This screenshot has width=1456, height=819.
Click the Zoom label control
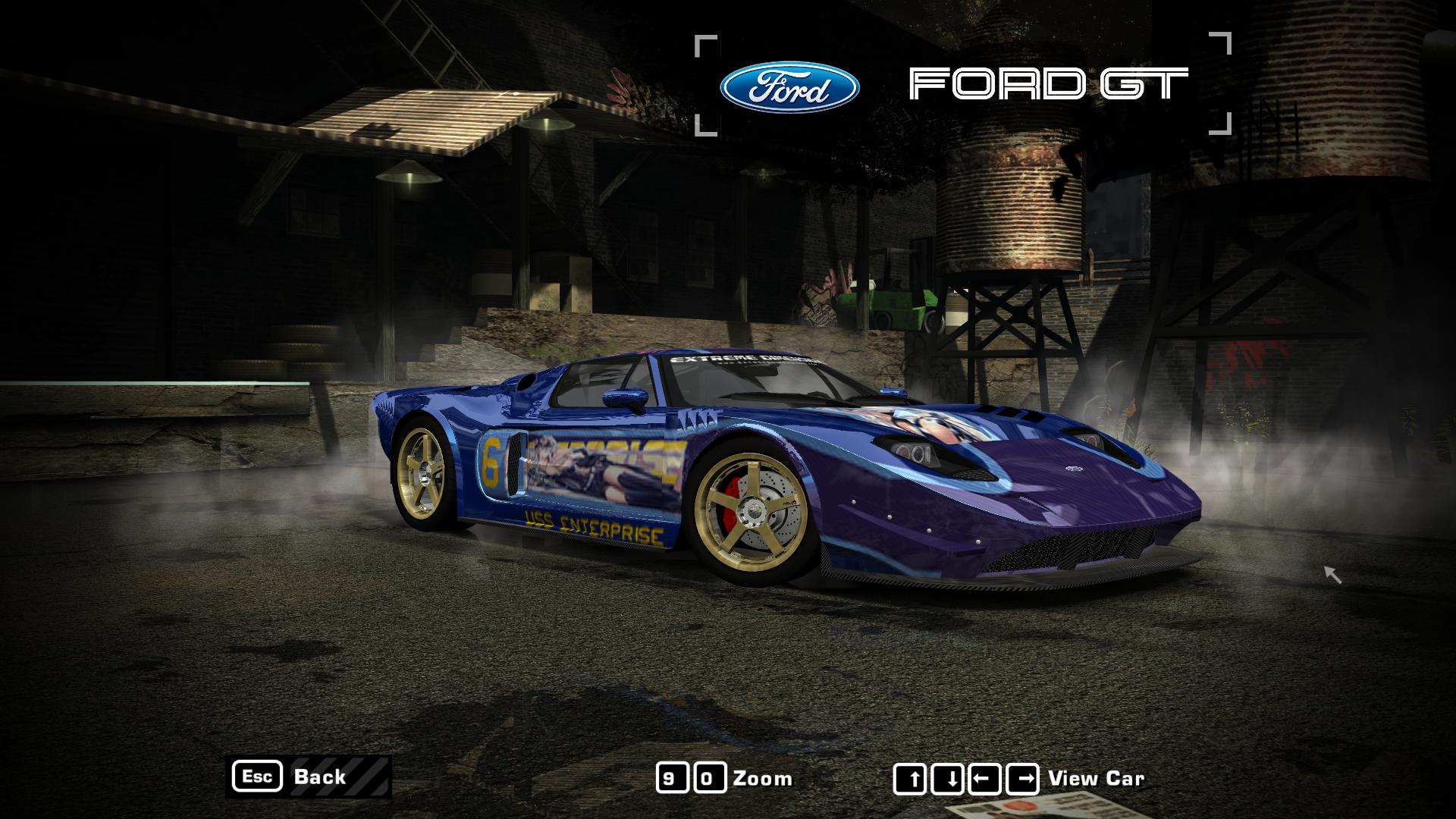pyautogui.click(x=762, y=777)
